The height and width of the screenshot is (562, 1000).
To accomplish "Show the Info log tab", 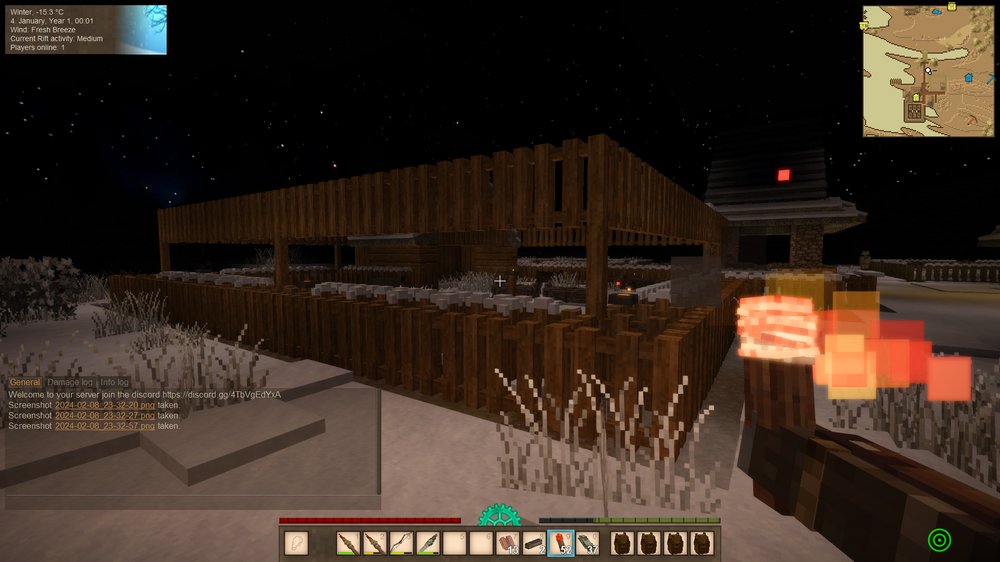I will (114, 382).
